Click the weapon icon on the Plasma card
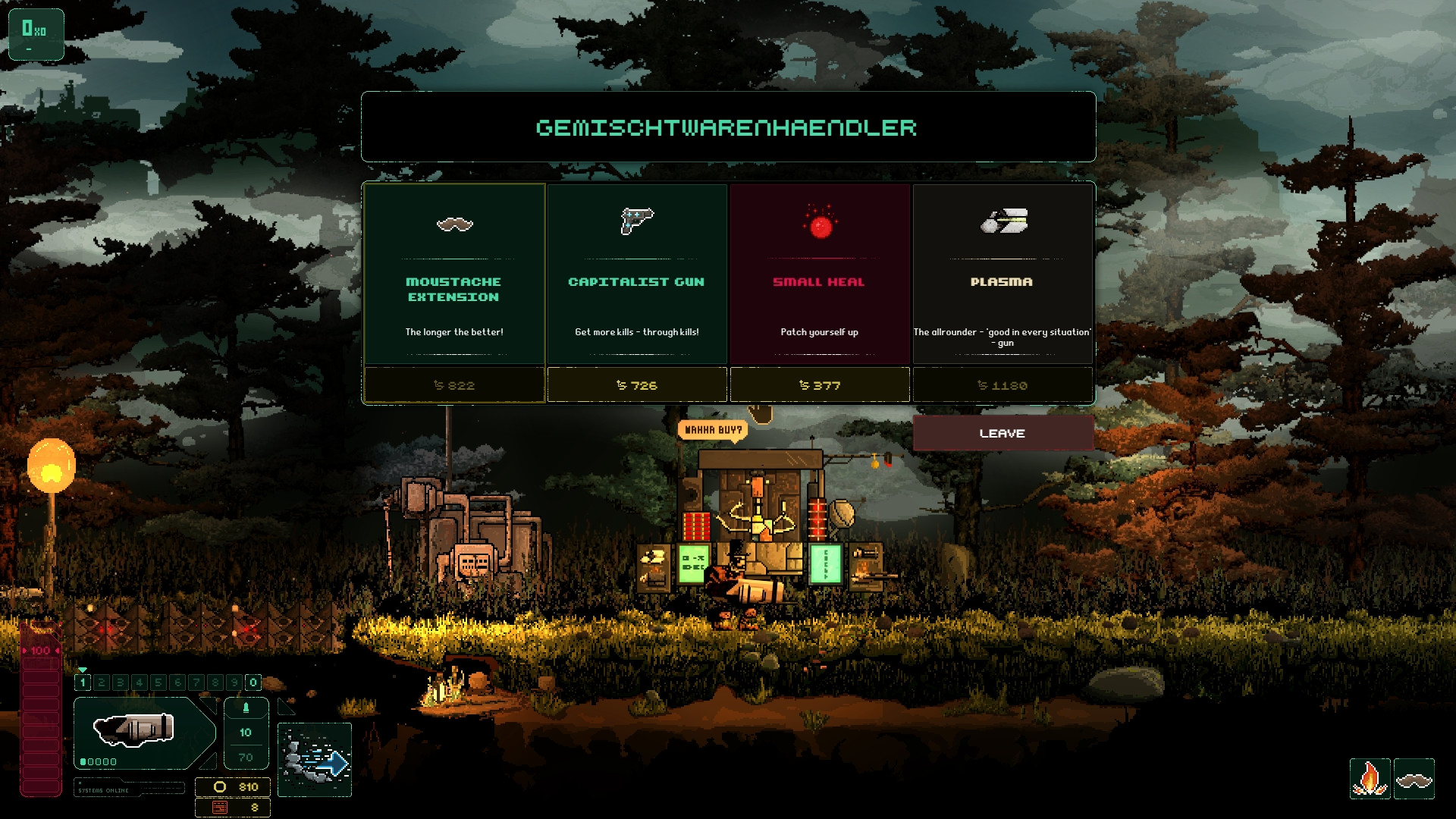Viewport: 1456px width, 819px height. point(1003,223)
